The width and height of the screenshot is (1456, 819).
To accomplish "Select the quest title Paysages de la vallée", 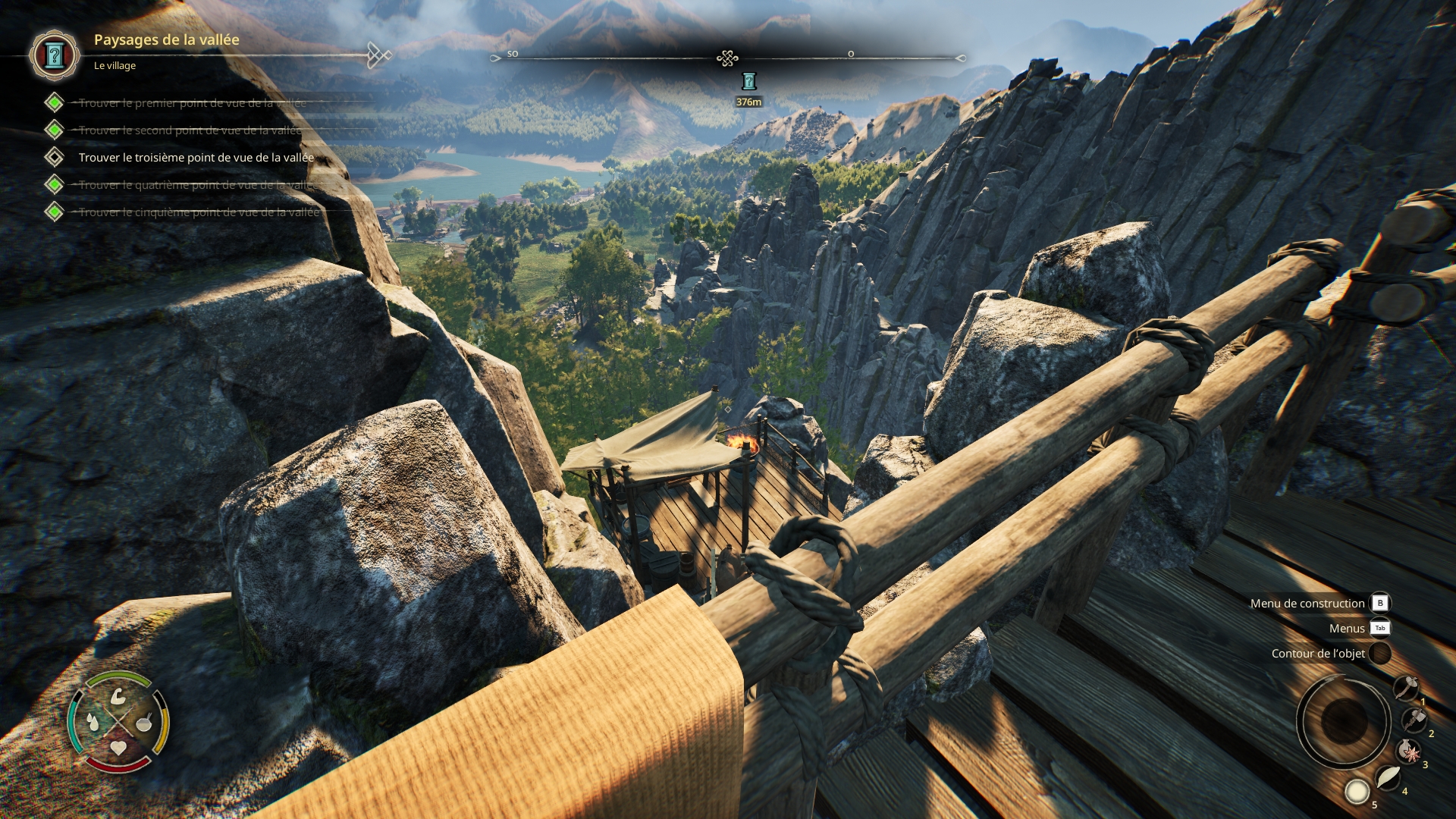I will pyautogui.click(x=166, y=40).
